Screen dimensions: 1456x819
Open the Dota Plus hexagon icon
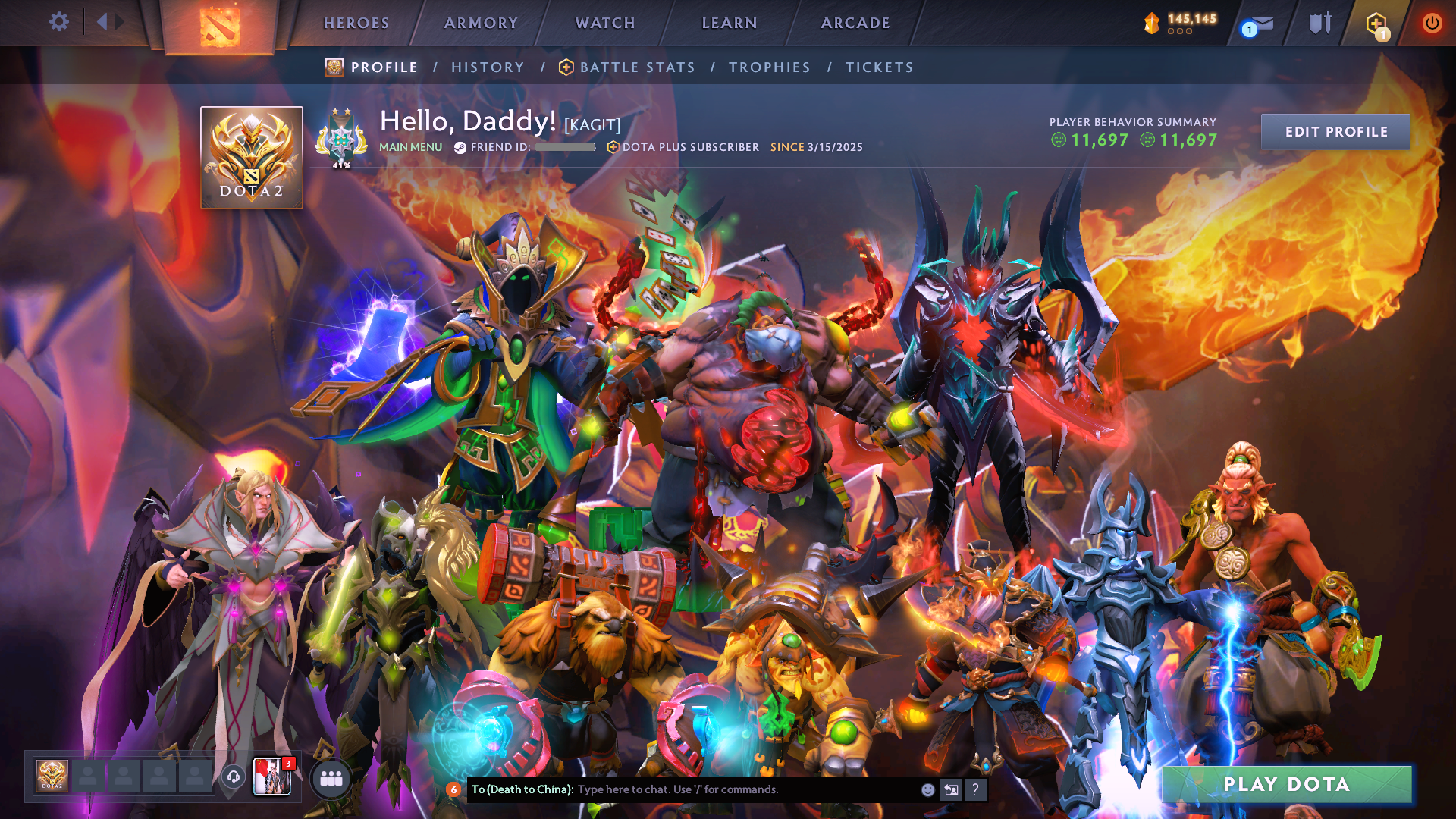point(1375,23)
